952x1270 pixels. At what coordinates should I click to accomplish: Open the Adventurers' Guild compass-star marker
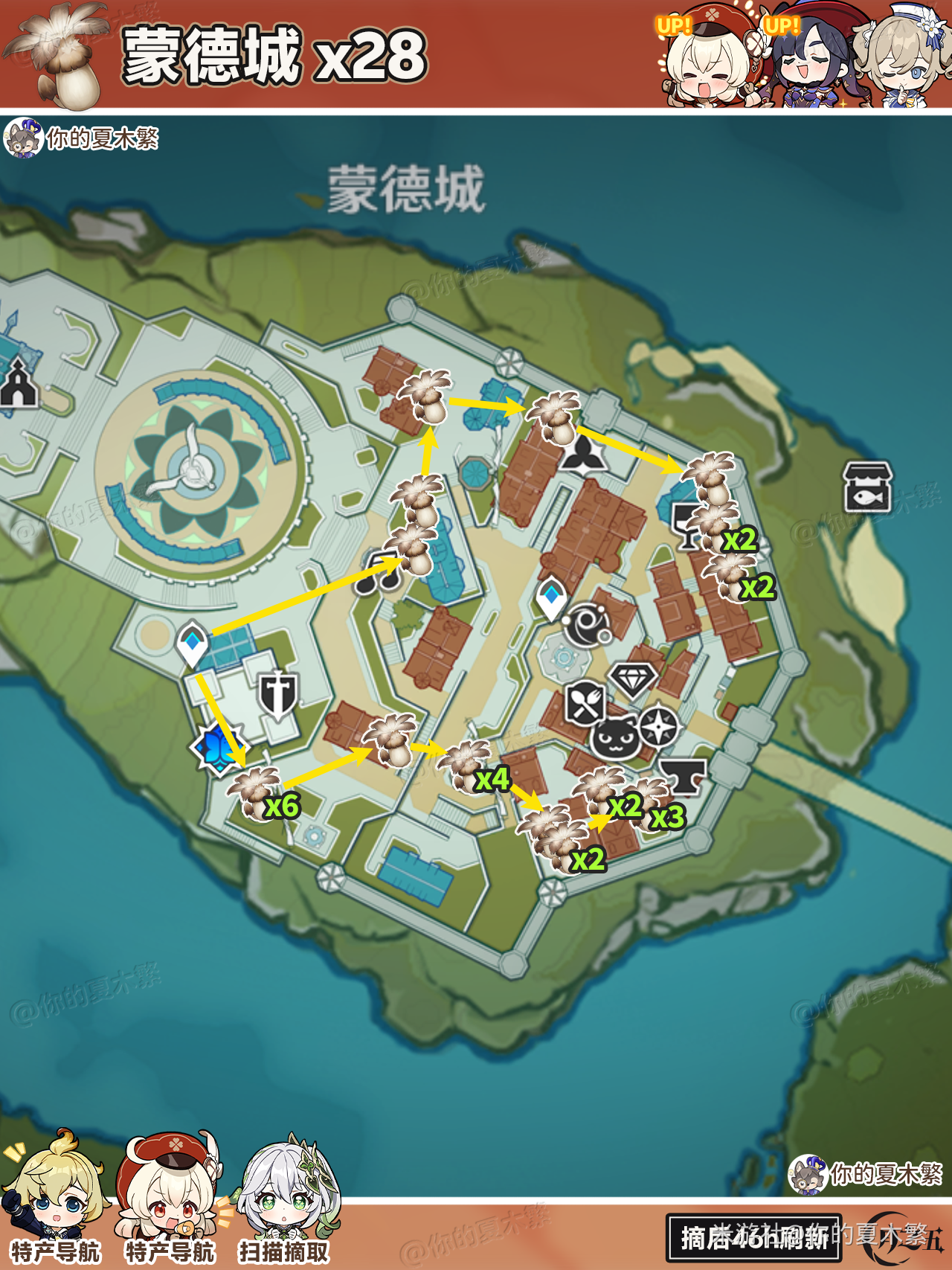[x=659, y=726]
